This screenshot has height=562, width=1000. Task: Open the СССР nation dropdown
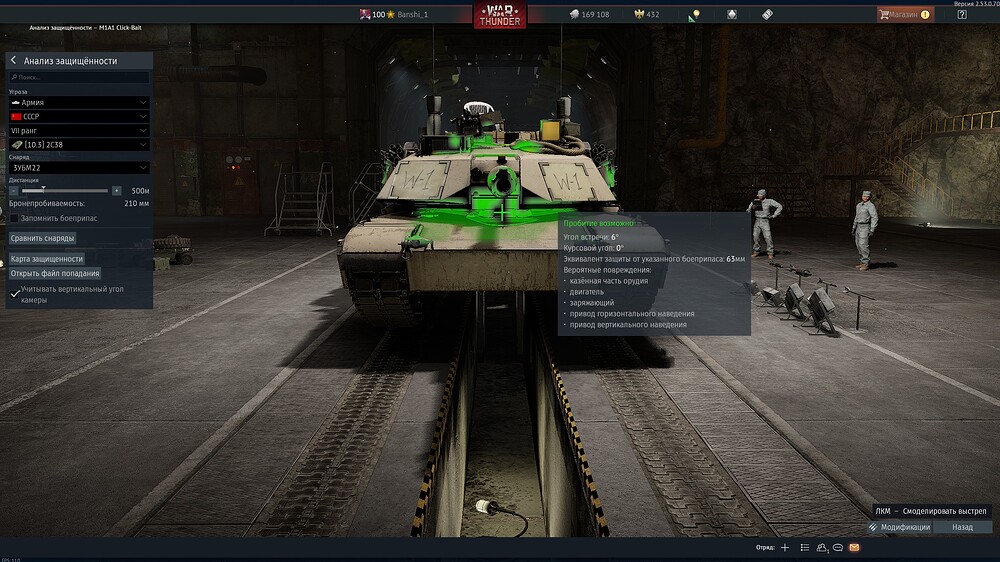(79, 116)
